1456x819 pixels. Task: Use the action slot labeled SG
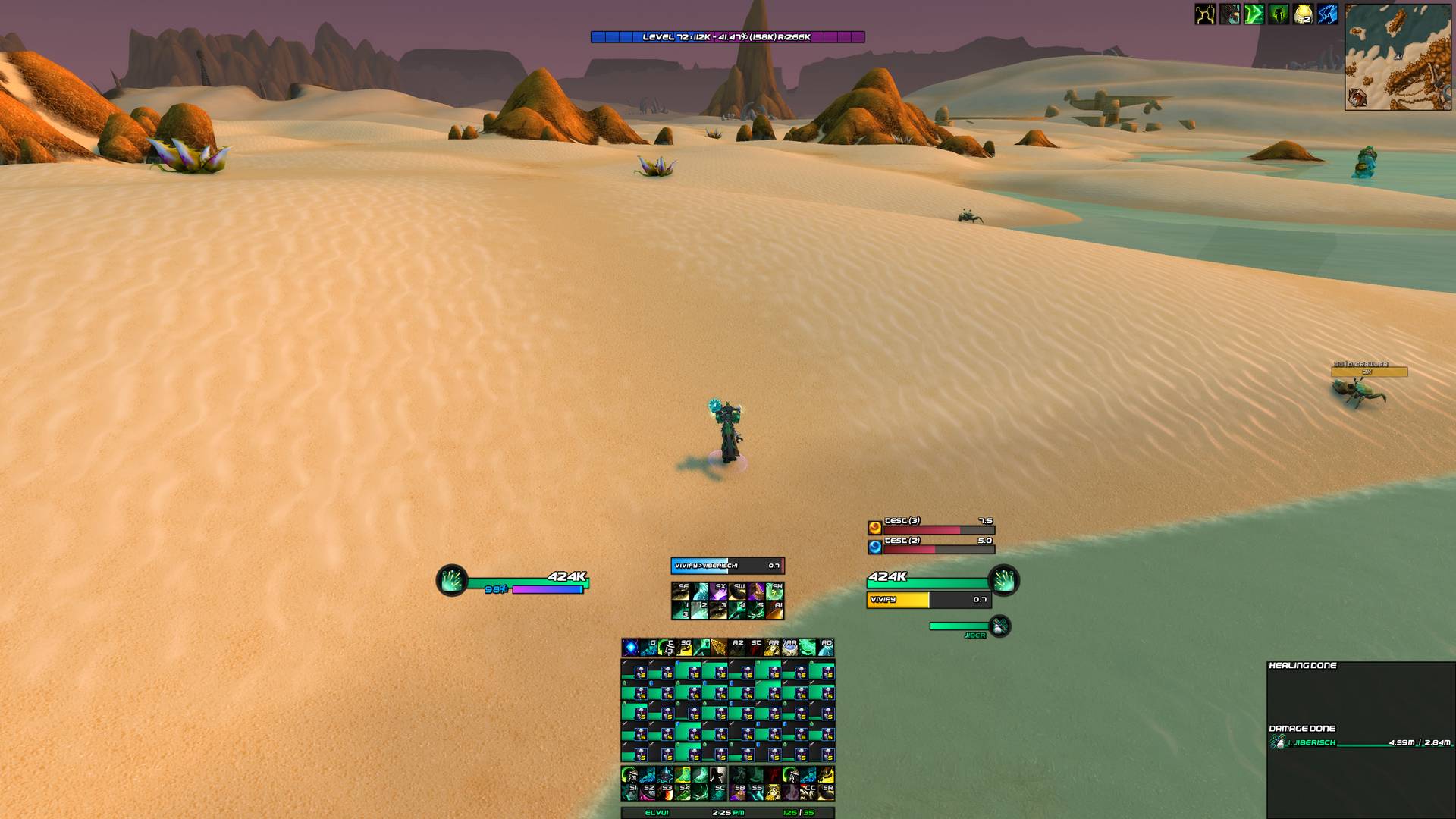[684, 647]
